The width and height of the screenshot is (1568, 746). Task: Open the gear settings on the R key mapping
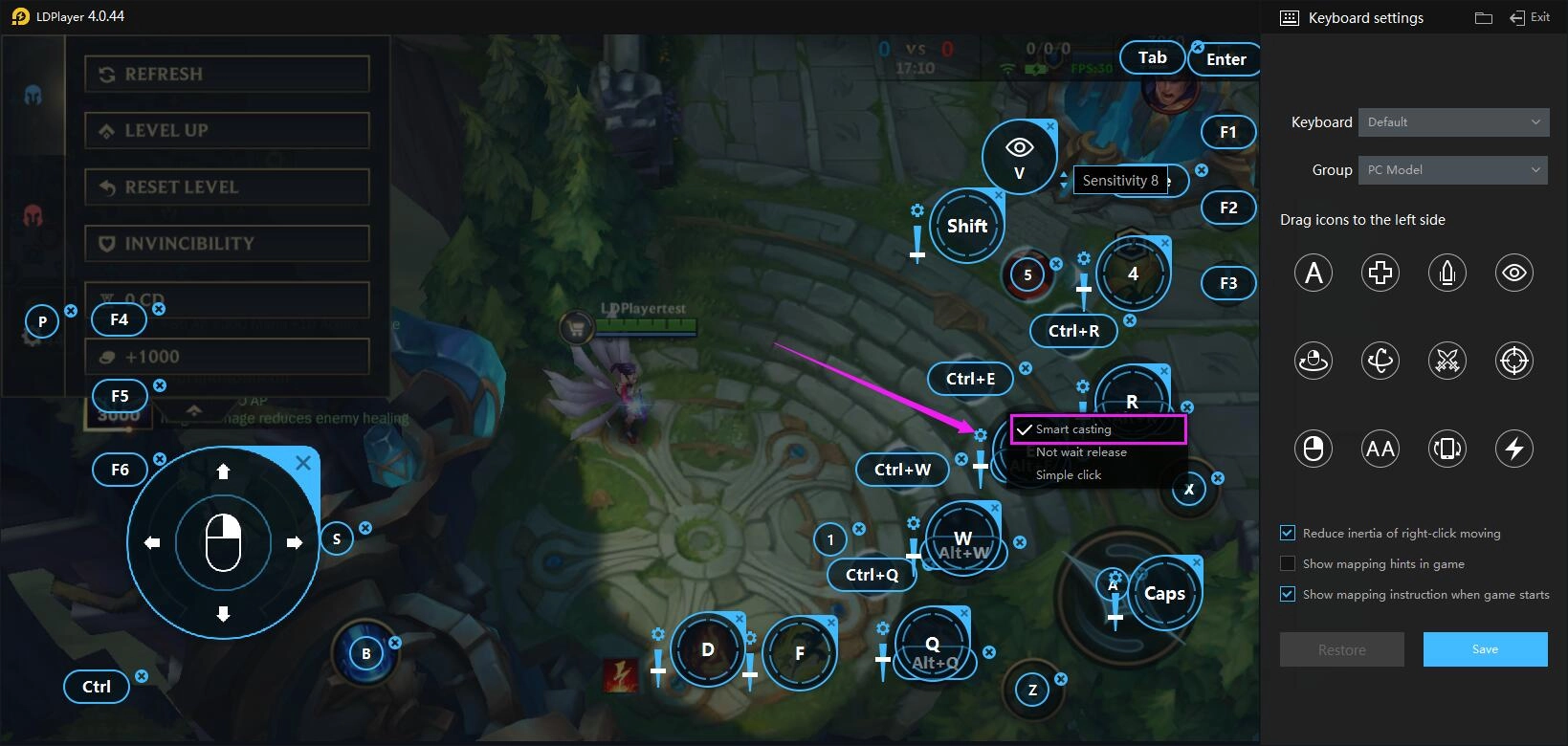pyautogui.click(x=1082, y=386)
